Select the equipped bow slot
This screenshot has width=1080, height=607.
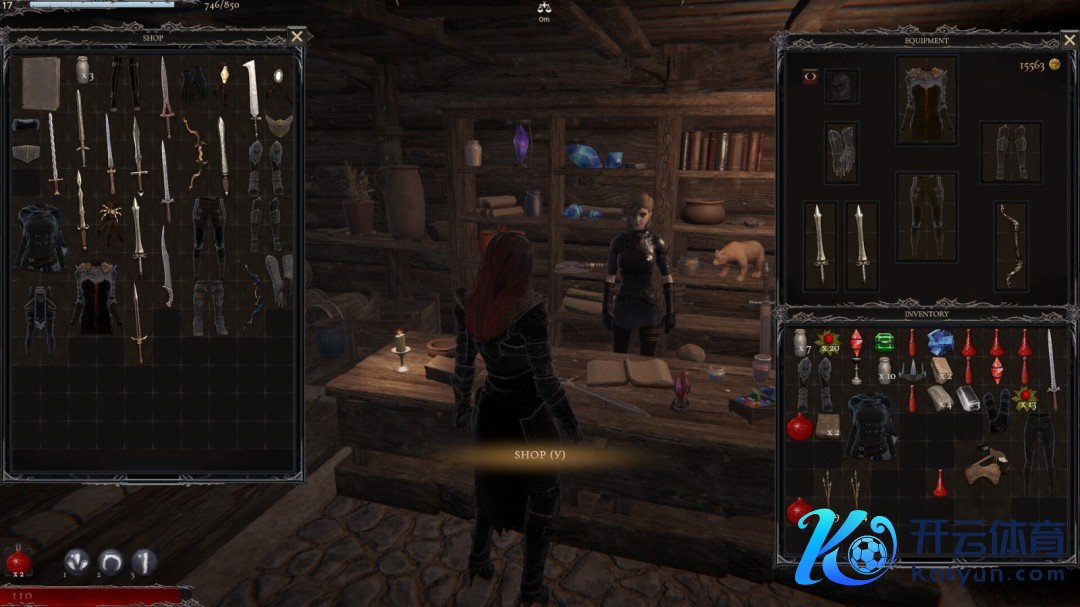[1011, 246]
